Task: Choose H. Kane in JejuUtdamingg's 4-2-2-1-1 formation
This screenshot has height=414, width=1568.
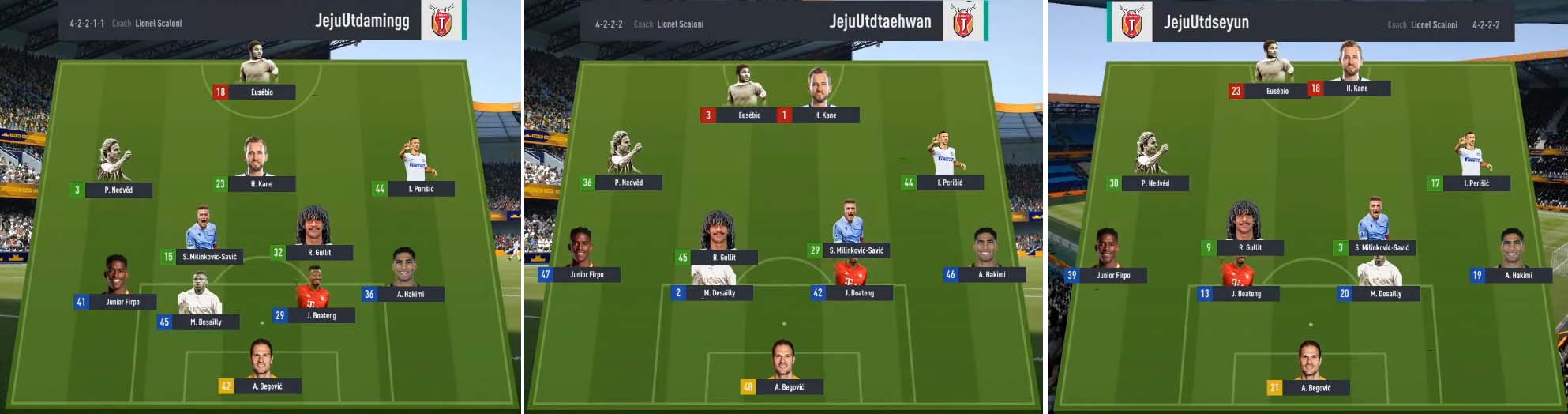Action: point(261,184)
